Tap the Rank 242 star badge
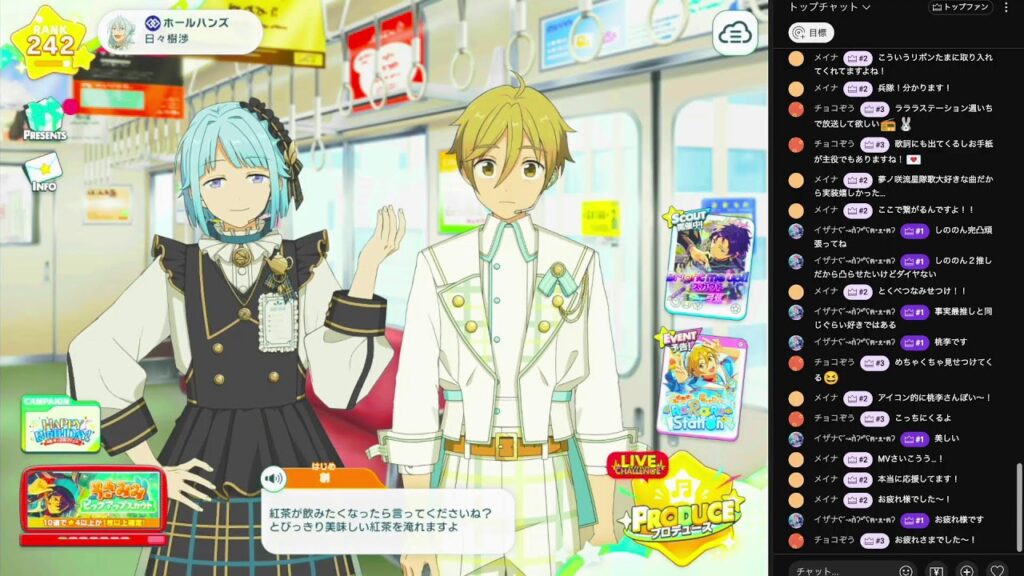This screenshot has width=1024, height=576. click(x=48, y=44)
